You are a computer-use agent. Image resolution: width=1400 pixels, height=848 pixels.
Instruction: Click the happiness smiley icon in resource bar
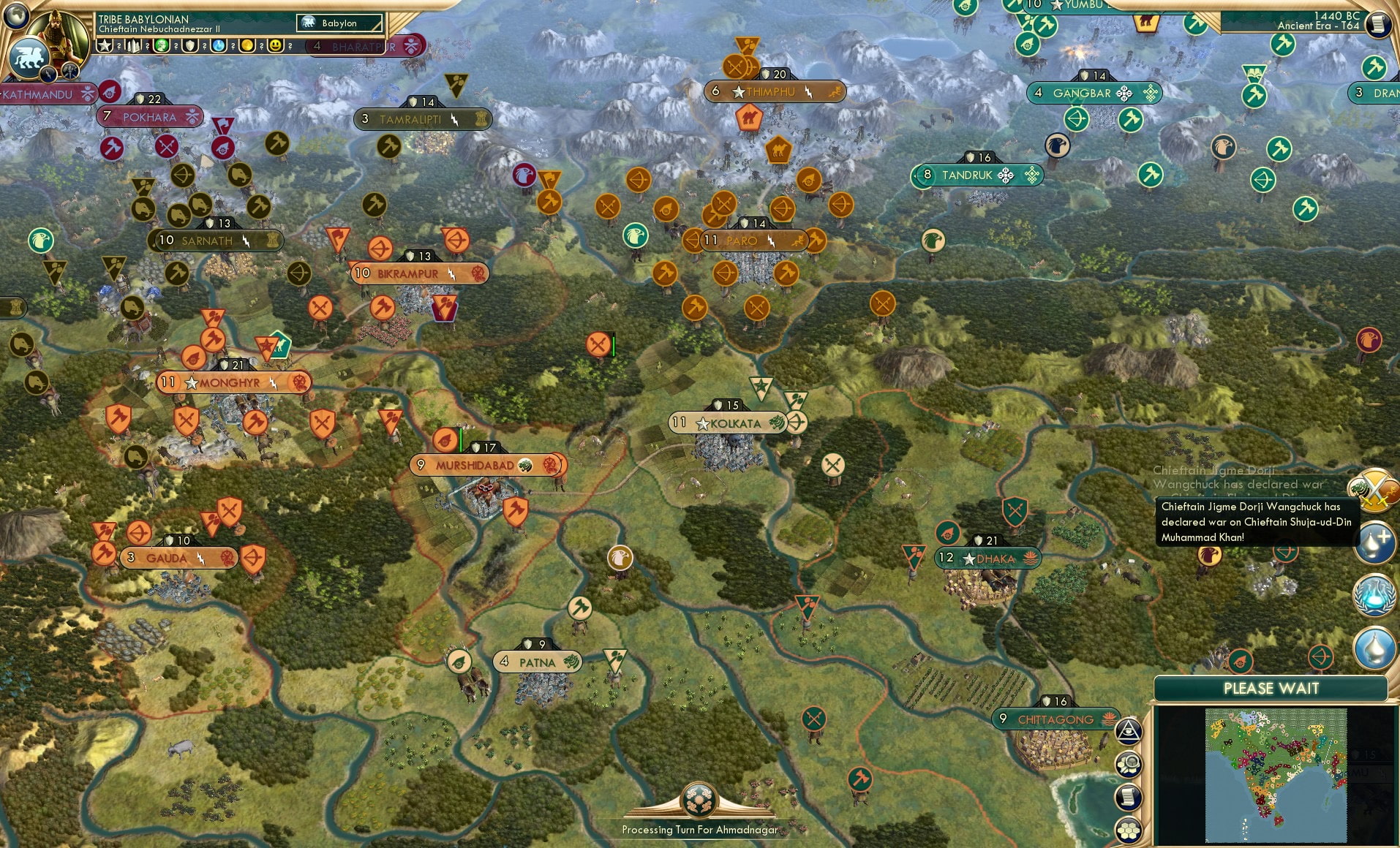coord(275,45)
